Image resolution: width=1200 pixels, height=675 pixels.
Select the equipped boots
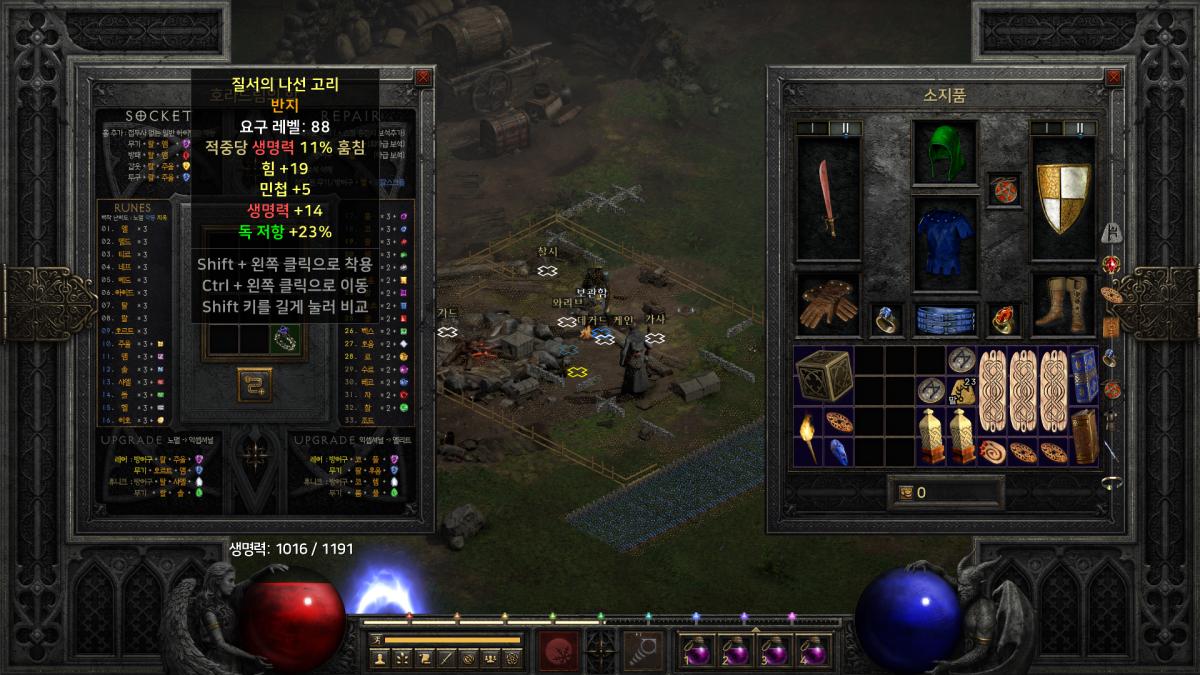point(1062,307)
